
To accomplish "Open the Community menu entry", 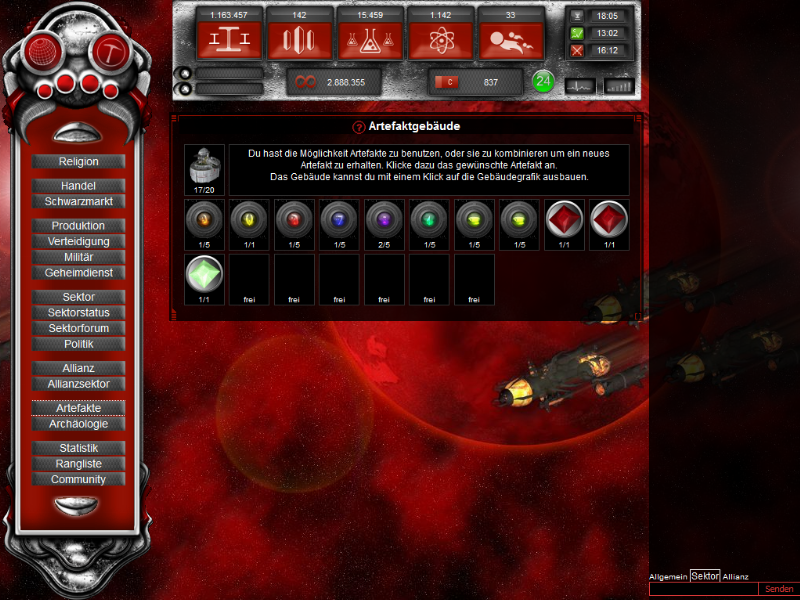I will pos(79,479).
